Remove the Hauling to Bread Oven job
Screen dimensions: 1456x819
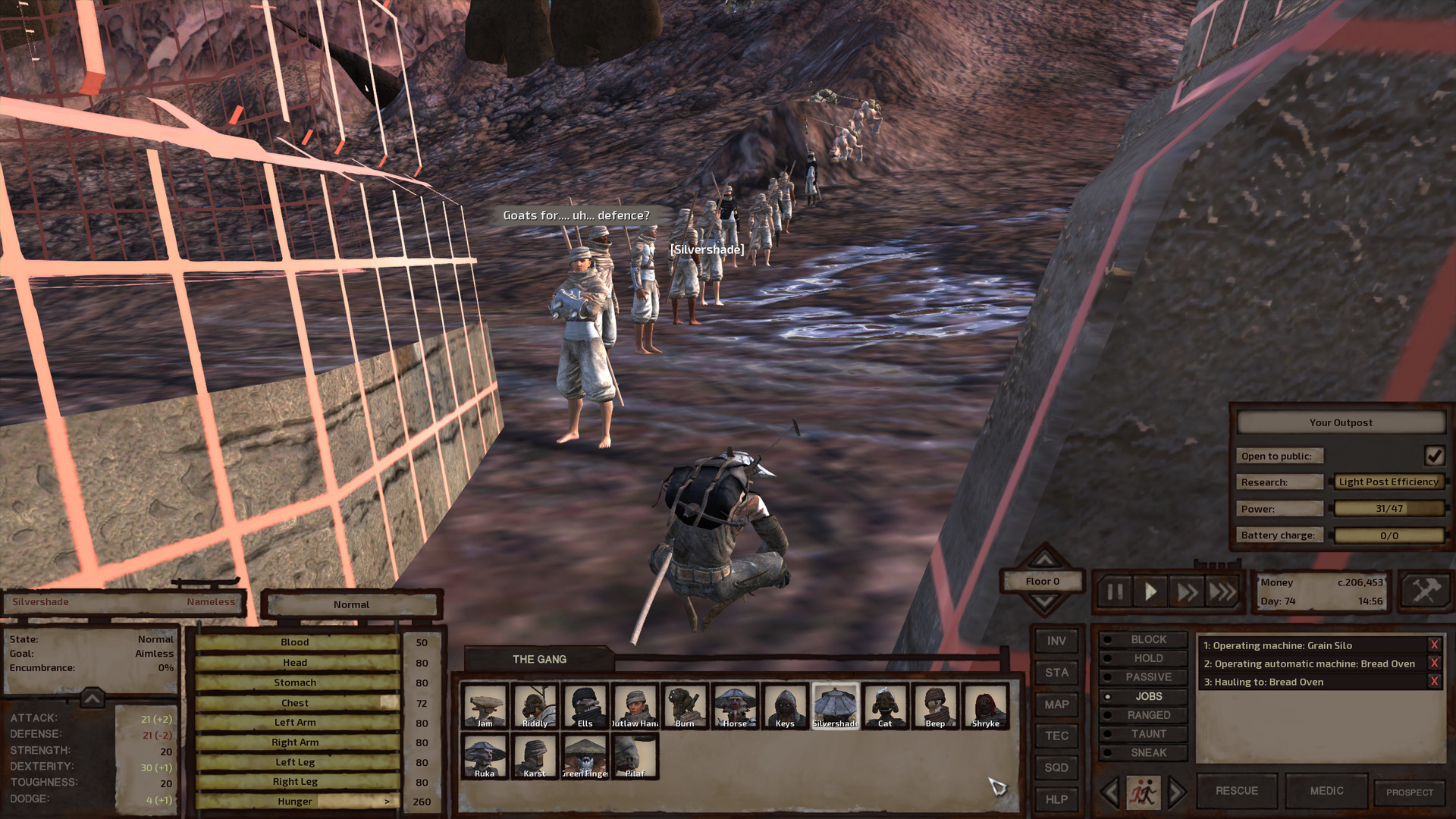pos(1433,682)
